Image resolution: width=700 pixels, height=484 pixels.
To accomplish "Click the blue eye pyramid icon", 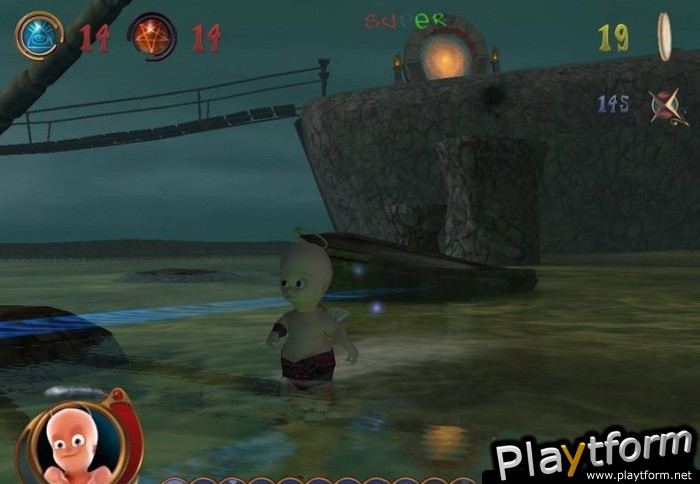I will (x=40, y=35).
